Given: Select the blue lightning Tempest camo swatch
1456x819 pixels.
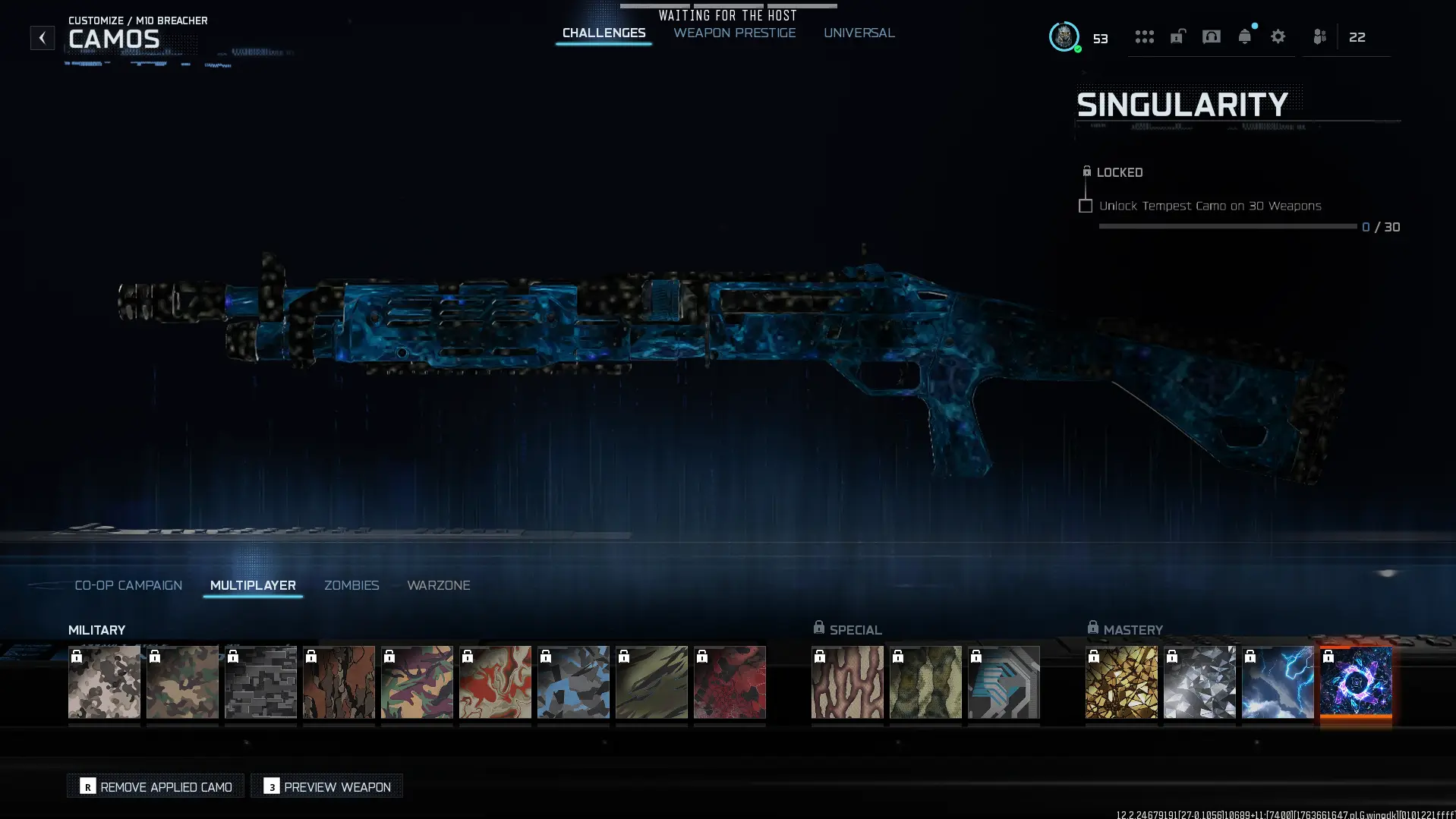Looking at the screenshot, I should pyautogui.click(x=1278, y=682).
